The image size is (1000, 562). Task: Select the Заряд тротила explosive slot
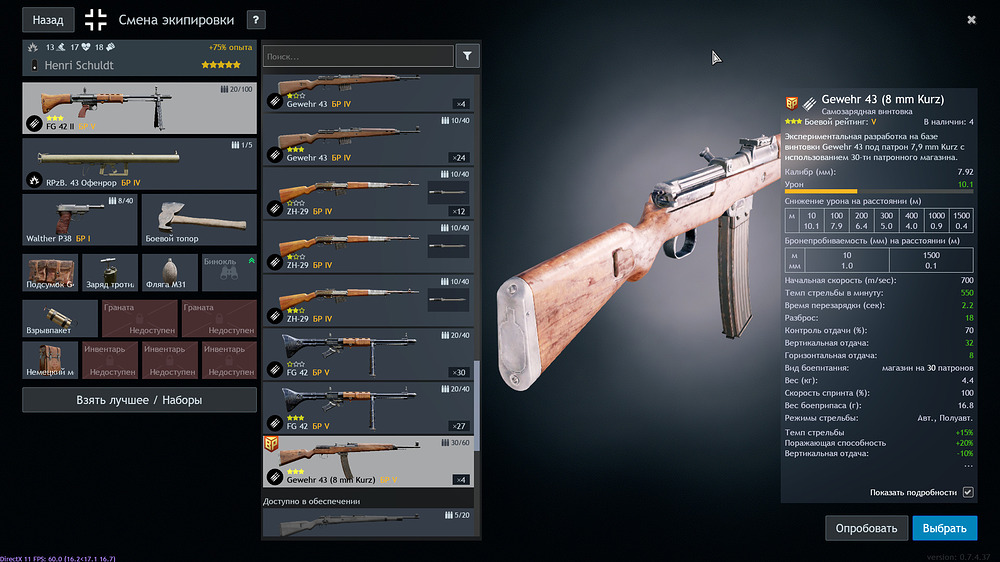(110, 273)
